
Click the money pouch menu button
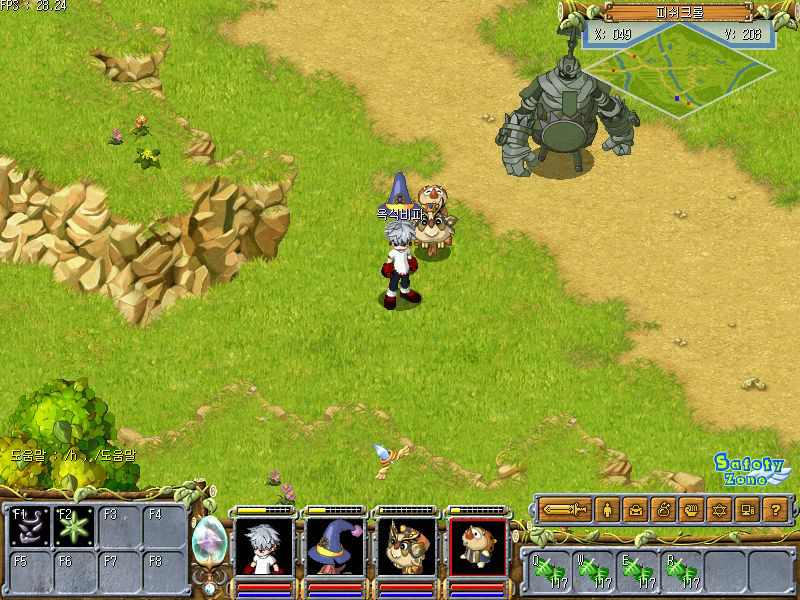coord(663,510)
